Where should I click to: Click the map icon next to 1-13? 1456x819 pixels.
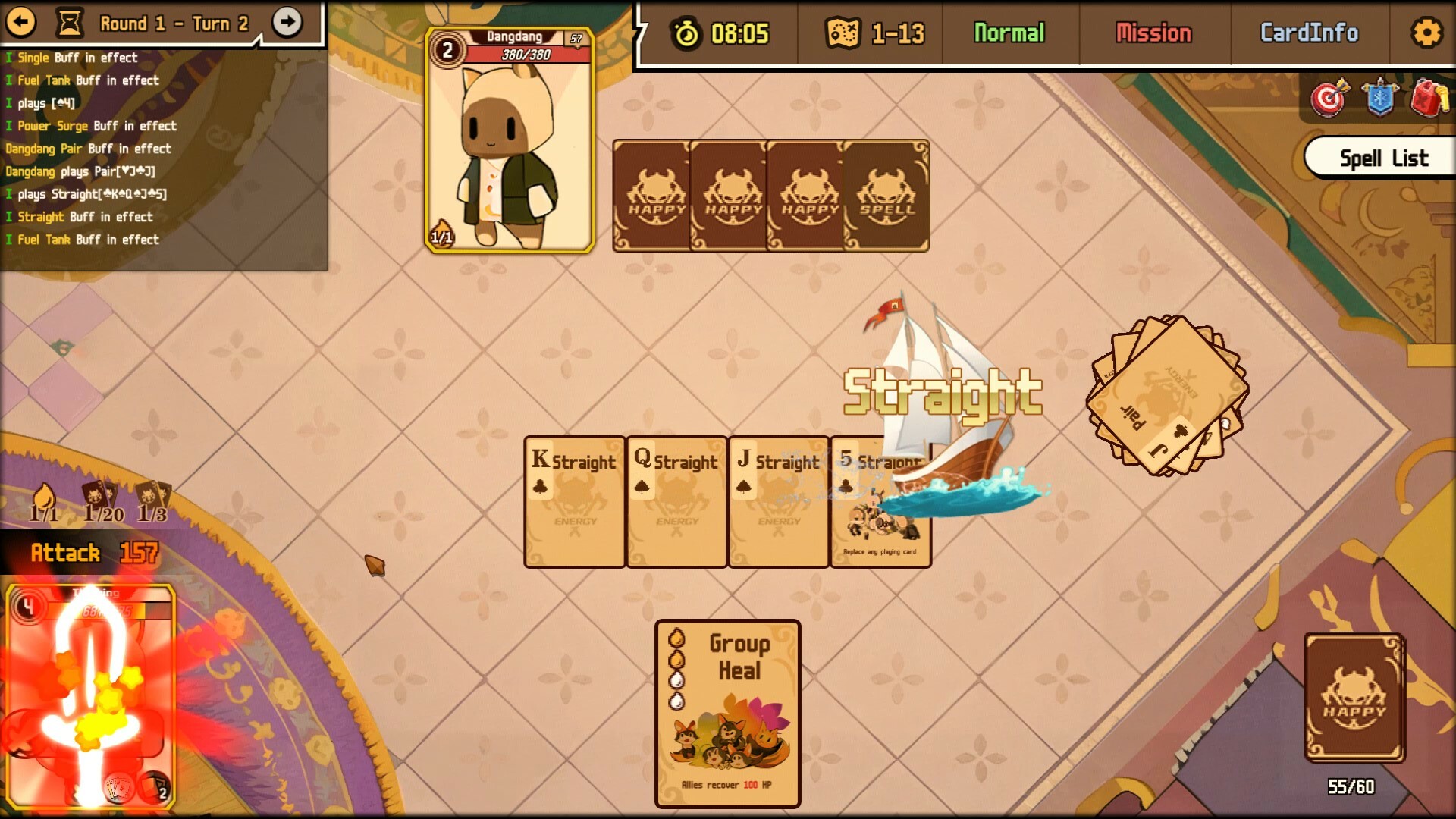point(844,33)
